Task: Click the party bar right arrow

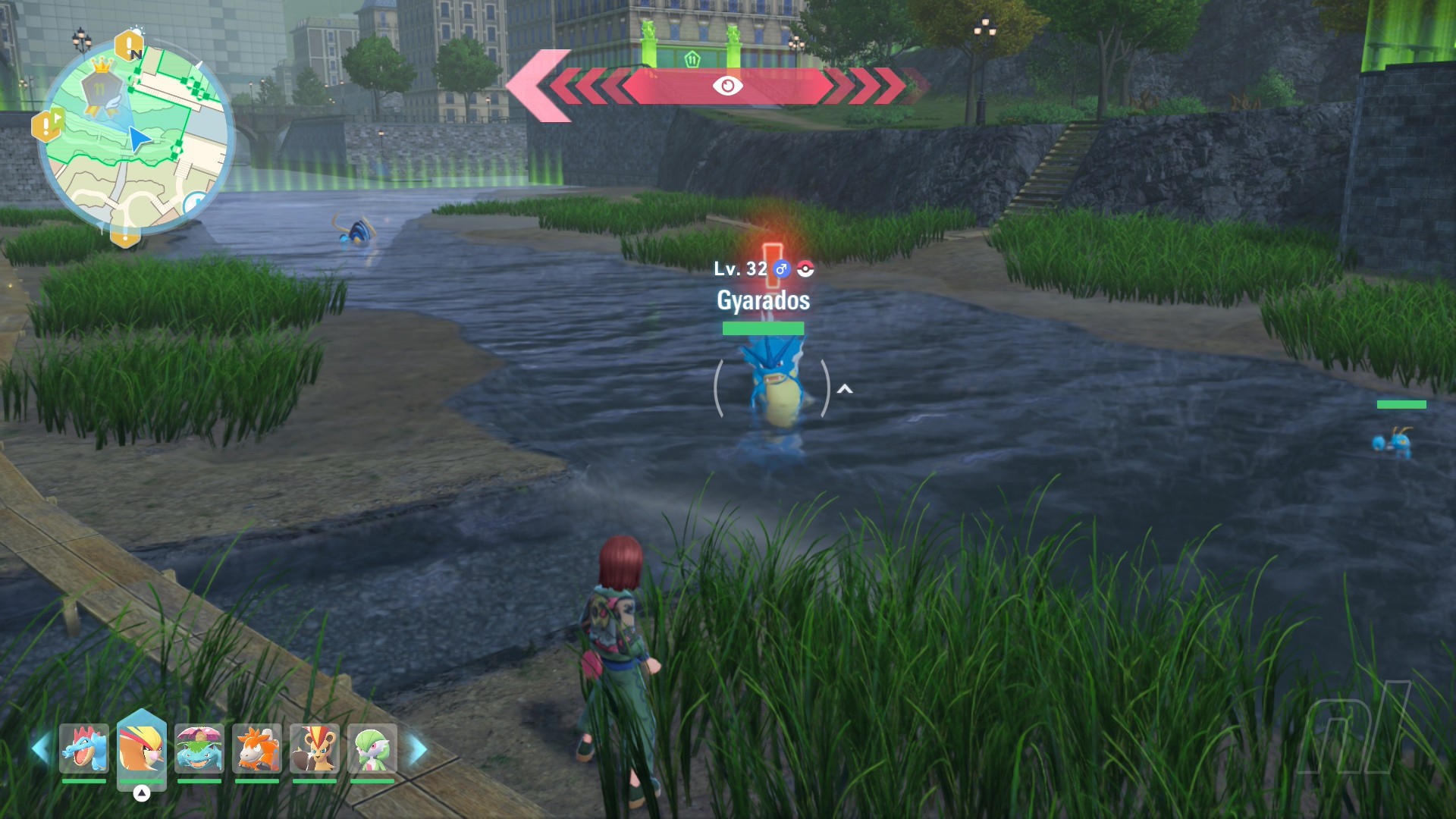Action: pyautogui.click(x=418, y=749)
